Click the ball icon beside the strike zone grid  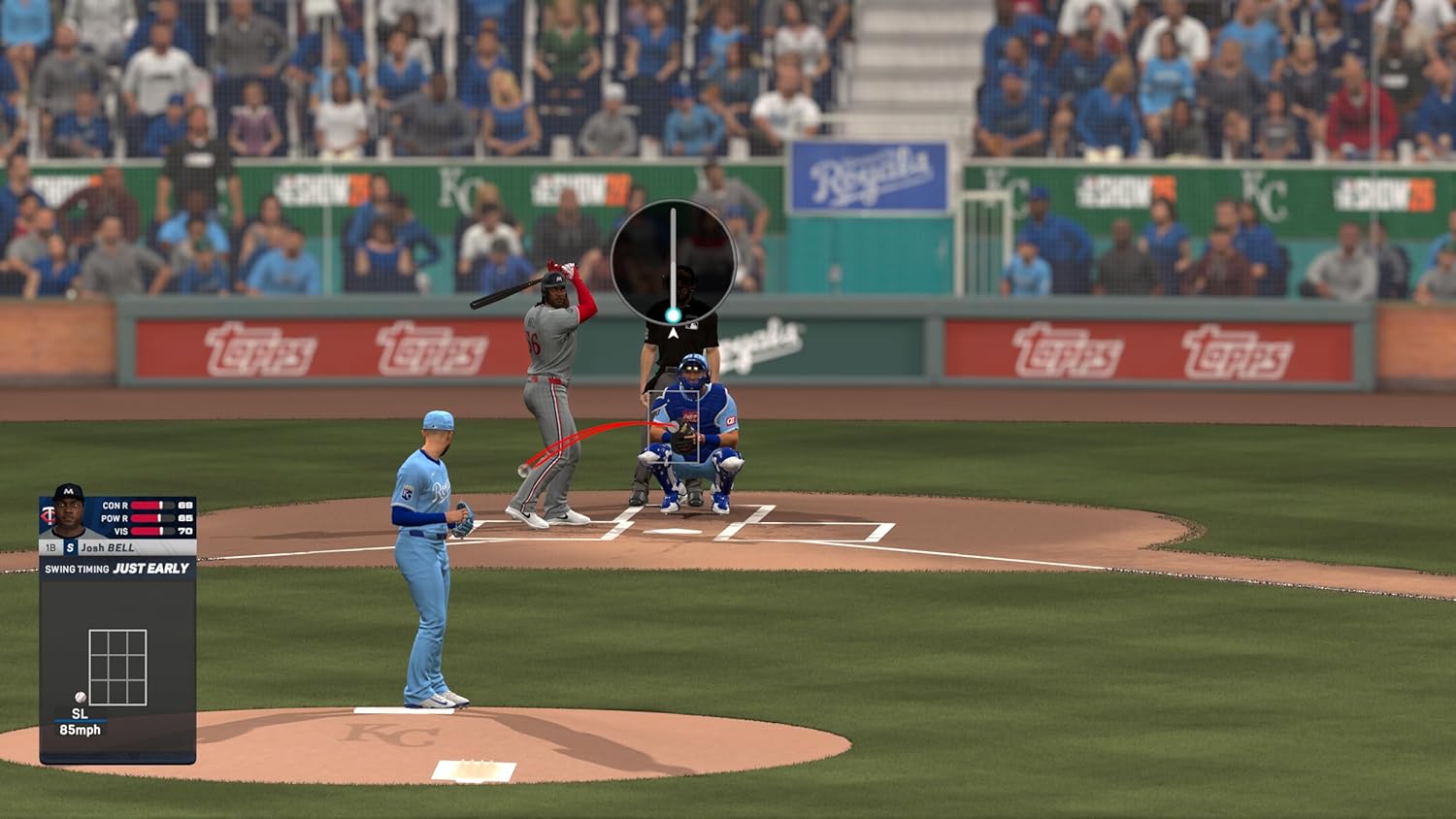pyautogui.click(x=80, y=696)
